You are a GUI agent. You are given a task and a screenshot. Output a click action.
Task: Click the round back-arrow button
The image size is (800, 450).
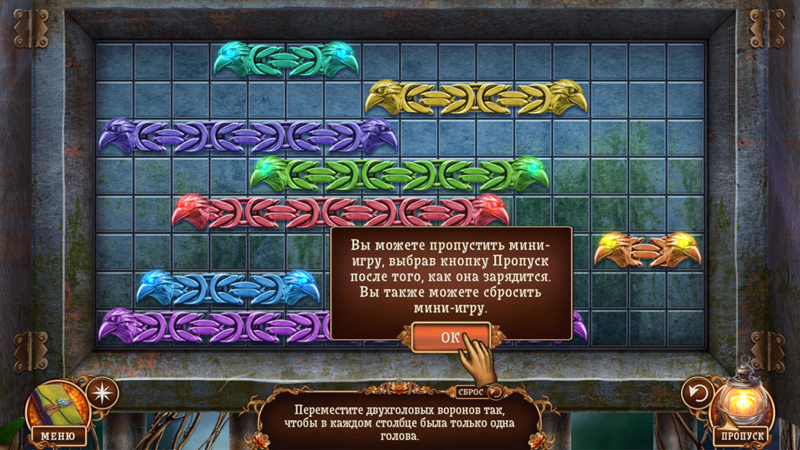(x=697, y=393)
